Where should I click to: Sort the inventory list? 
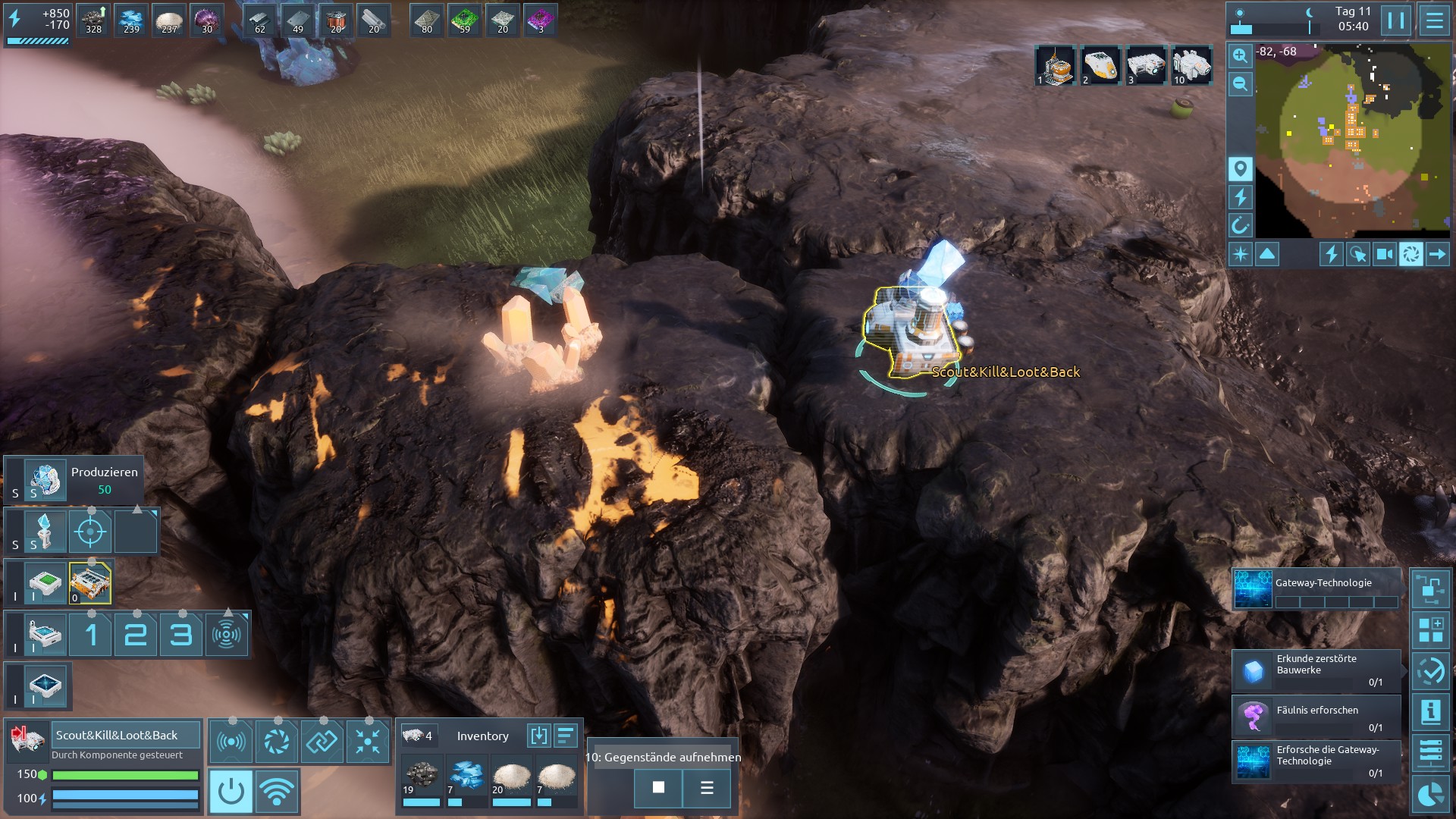coord(566,736)
